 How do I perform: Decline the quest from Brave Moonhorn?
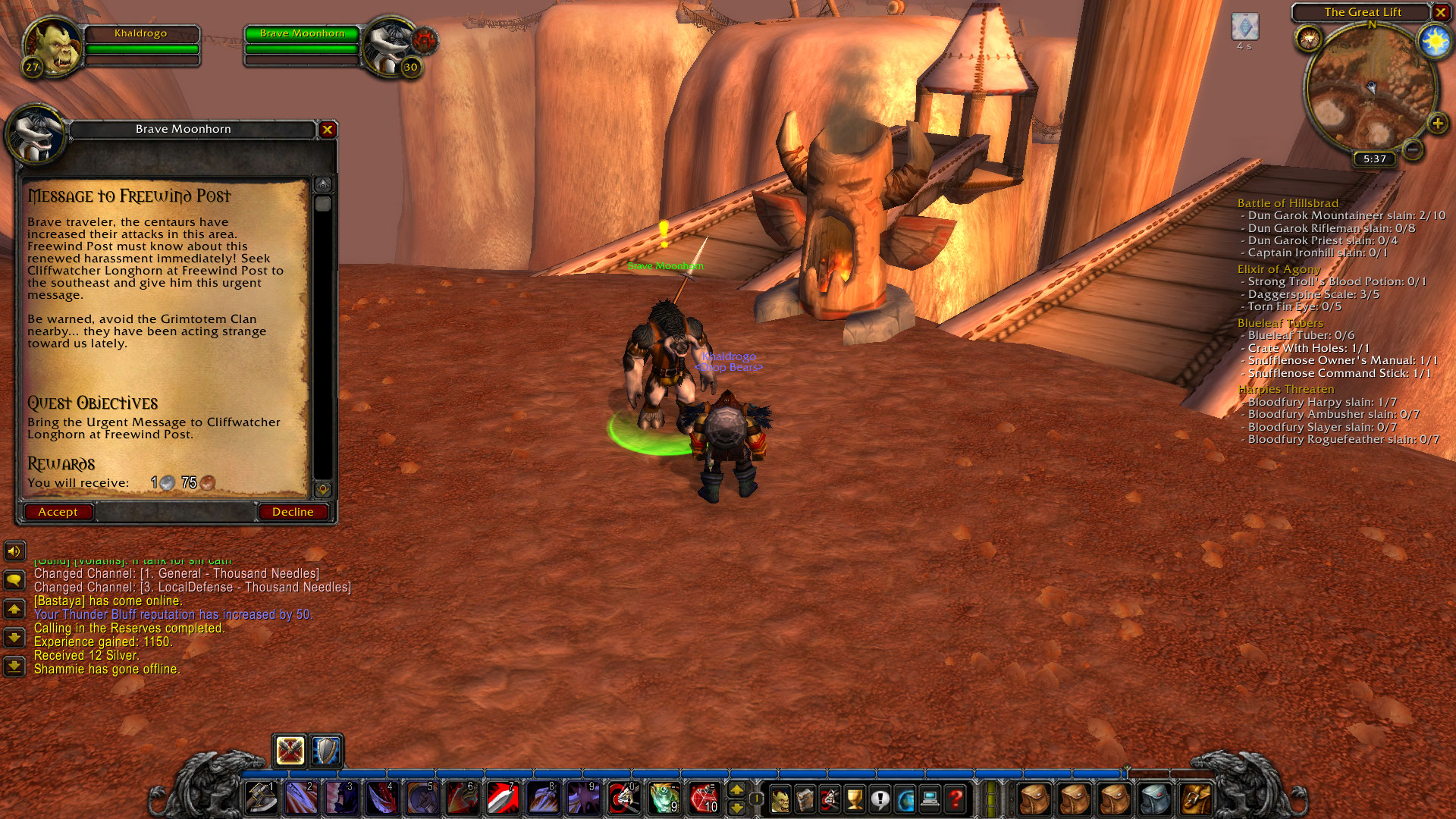[293, 512]
